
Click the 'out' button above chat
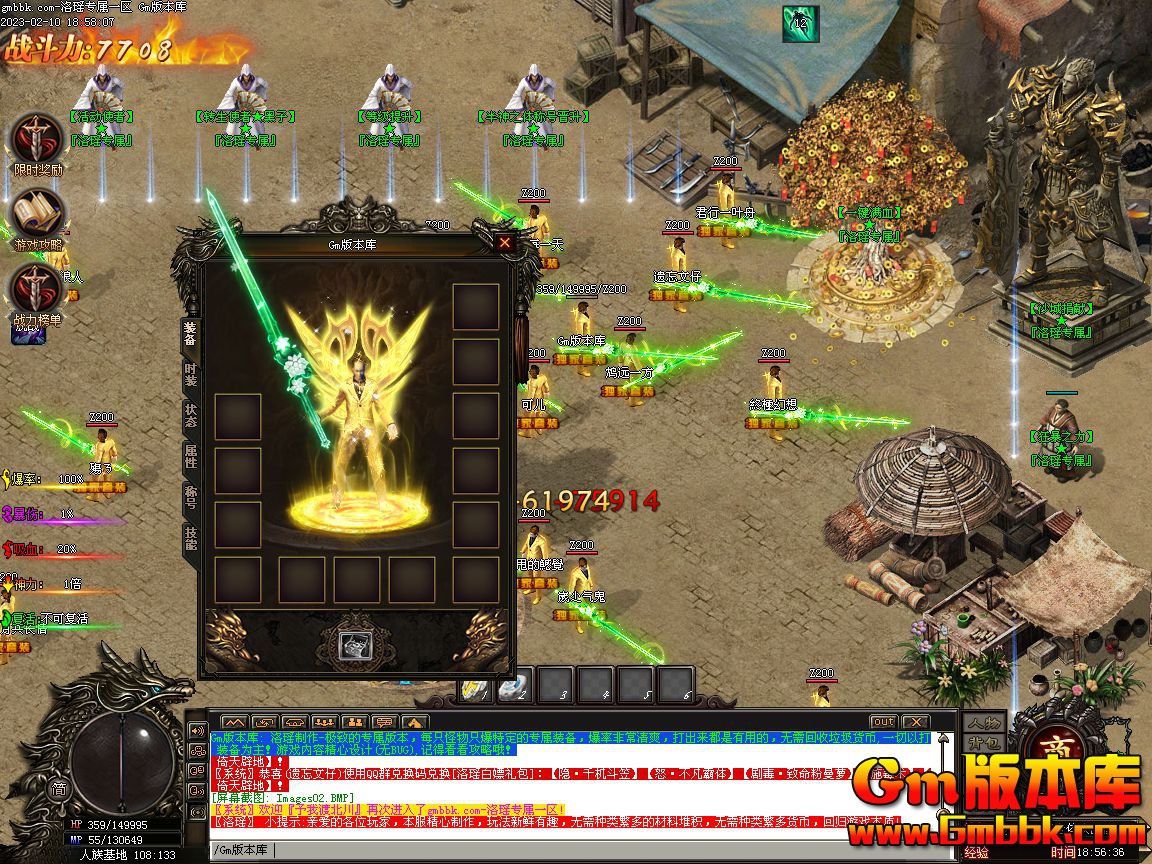coord(883,722)
